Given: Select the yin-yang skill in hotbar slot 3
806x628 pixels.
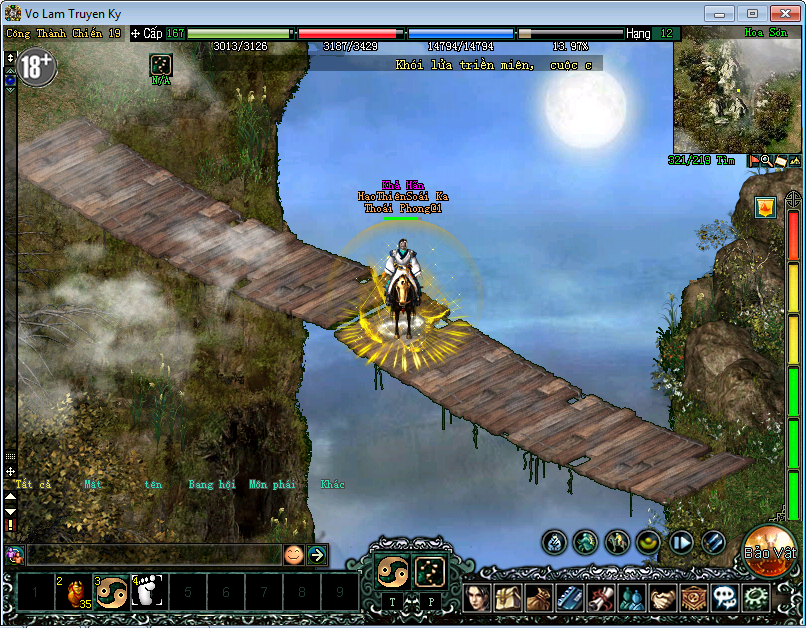Looking at the screenshot, I should point(111,592).
